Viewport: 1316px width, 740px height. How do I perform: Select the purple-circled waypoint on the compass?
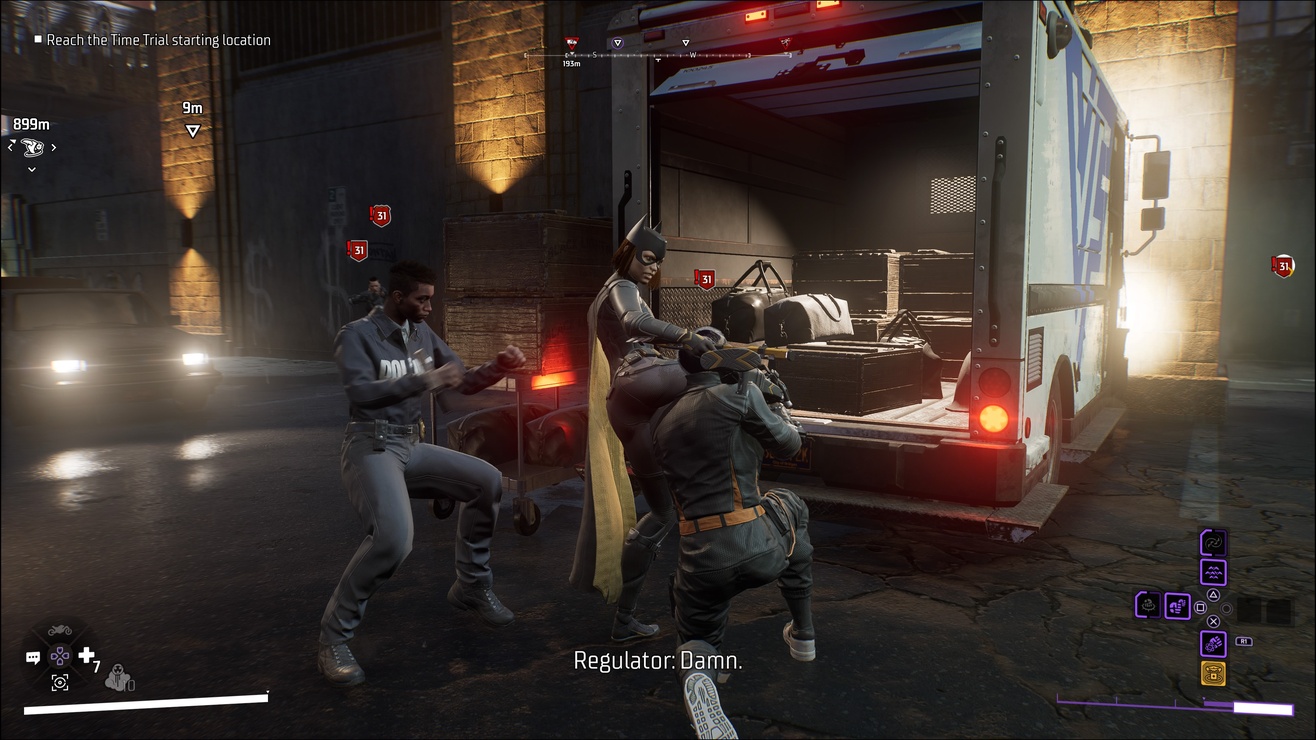point(617,43)
